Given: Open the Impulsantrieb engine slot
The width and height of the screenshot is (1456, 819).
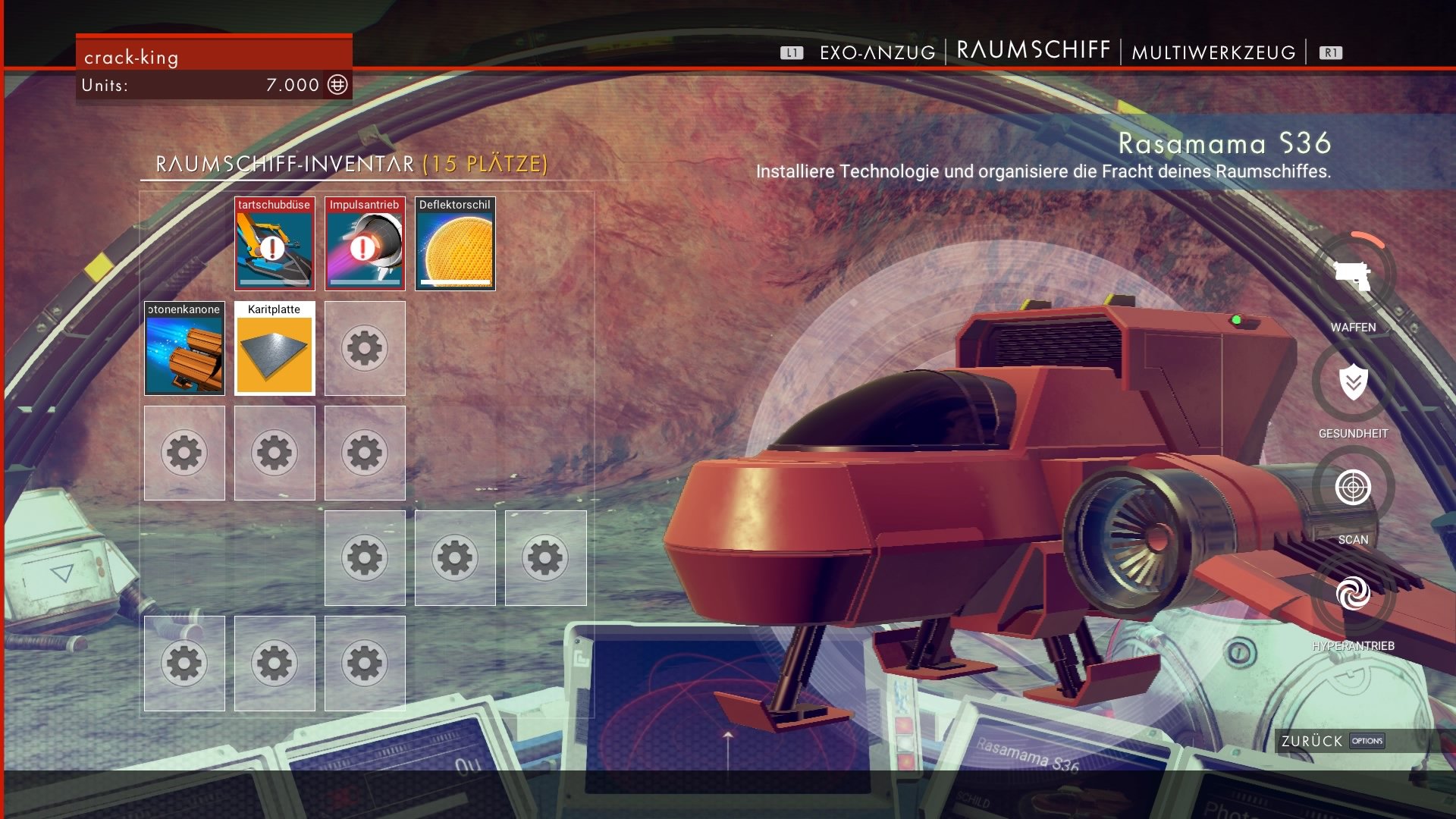Looking at the screenshot, I should [x=365, y=244].
